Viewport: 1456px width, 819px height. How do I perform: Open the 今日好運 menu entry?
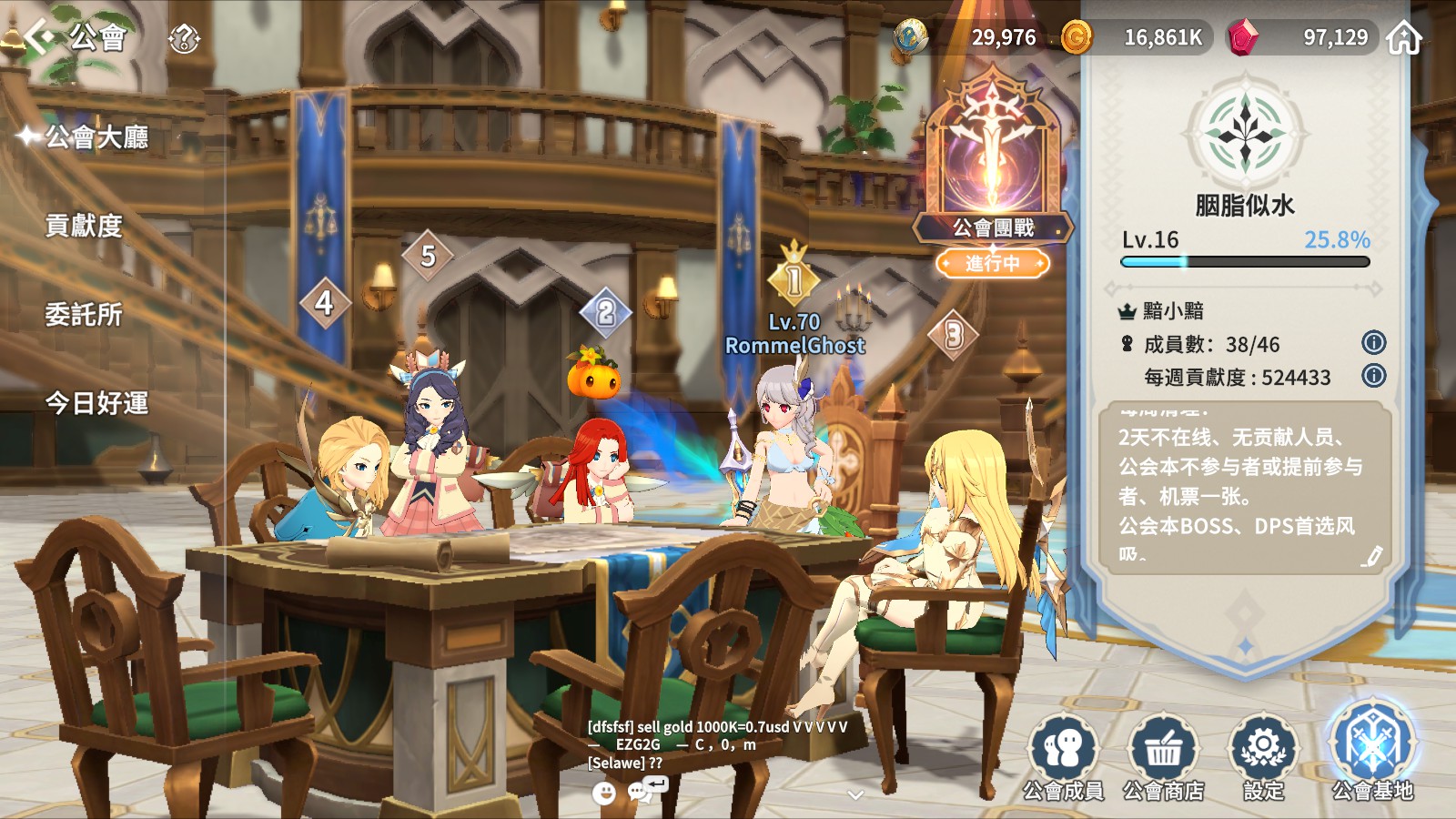[96, 403]
